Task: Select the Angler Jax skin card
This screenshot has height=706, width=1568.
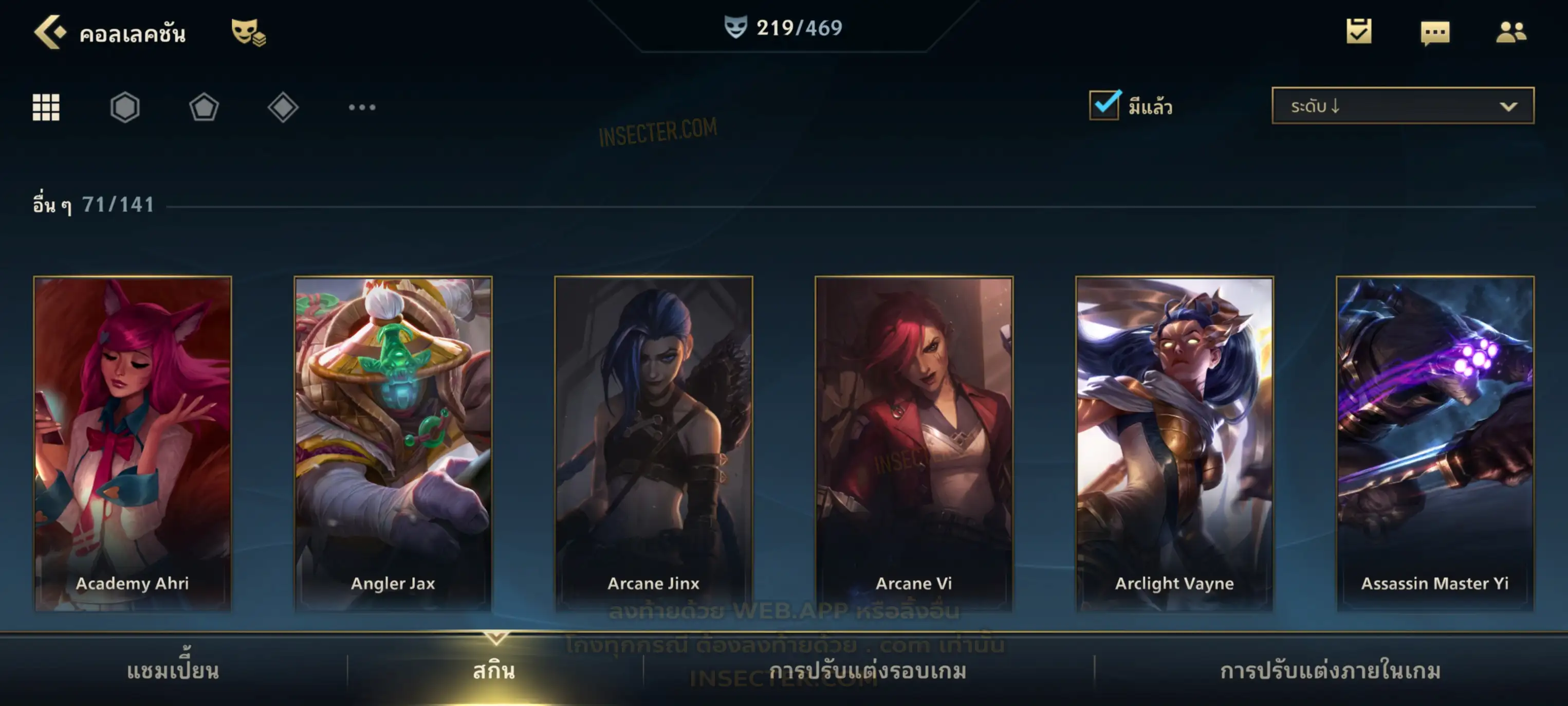Action: pyautogui.click(x=393, y=443)
